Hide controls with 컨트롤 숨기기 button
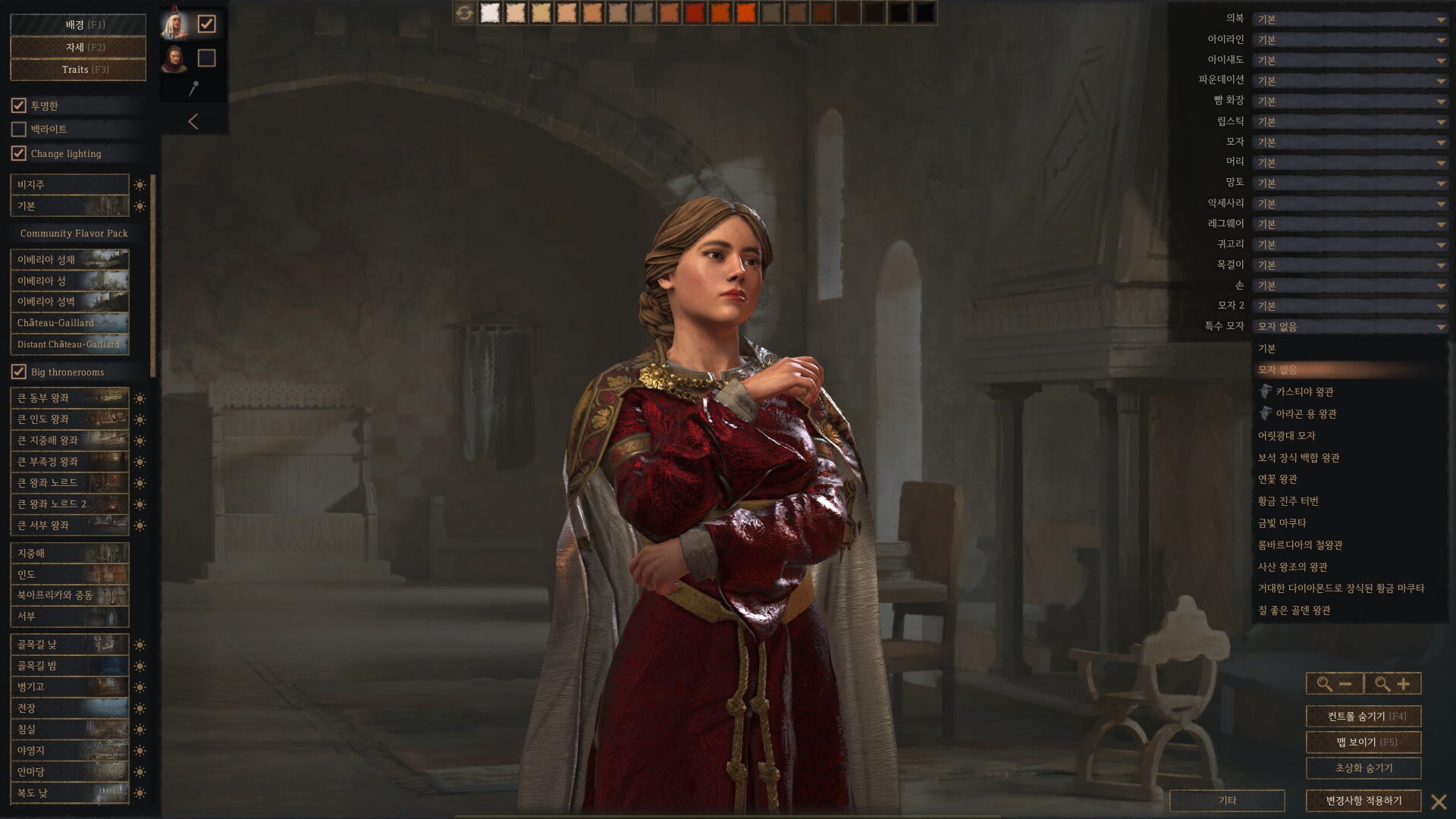Viewport: 1456px width, 819px height. [x=1363, y=717]
